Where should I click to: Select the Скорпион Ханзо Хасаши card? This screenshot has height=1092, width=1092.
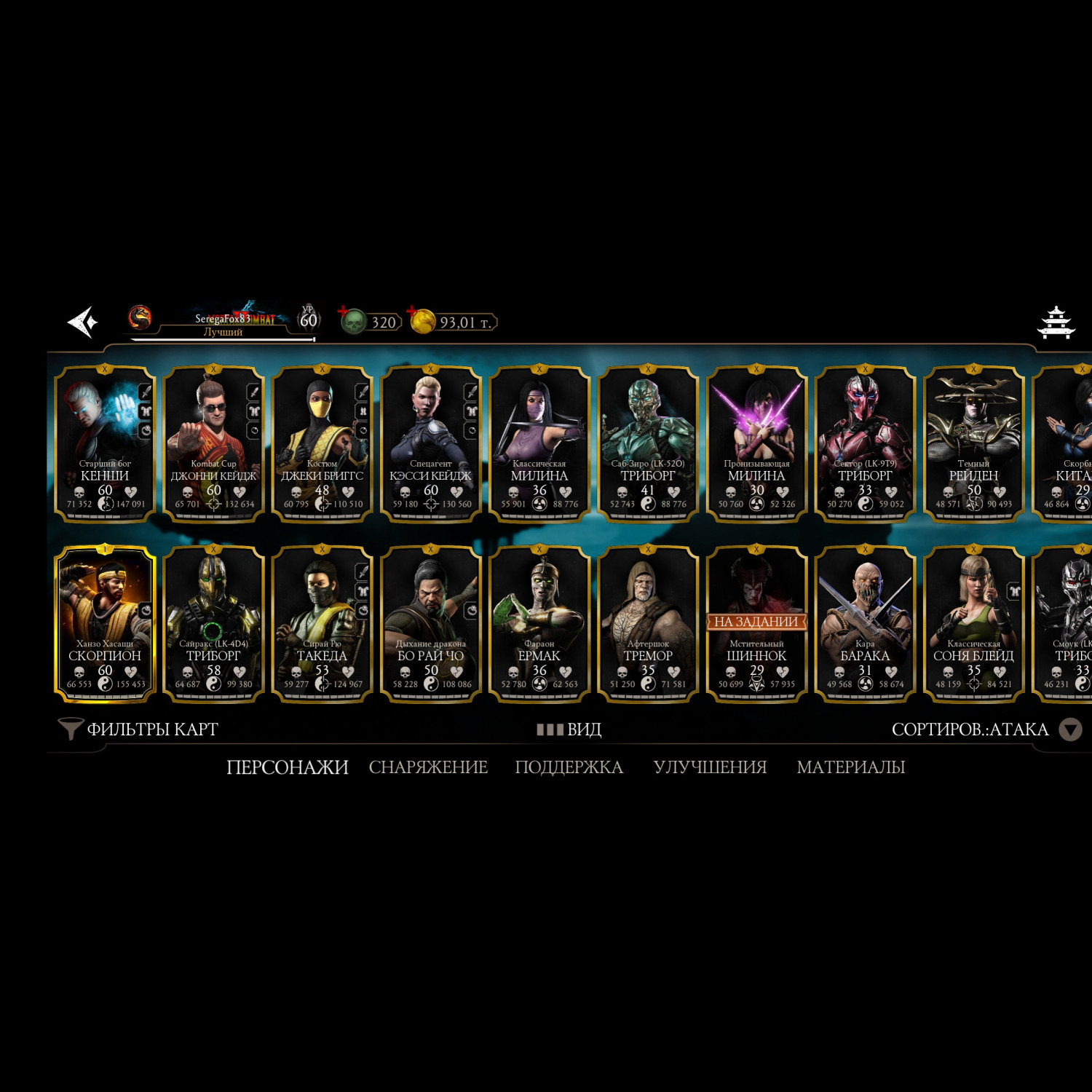pos(105,624)
